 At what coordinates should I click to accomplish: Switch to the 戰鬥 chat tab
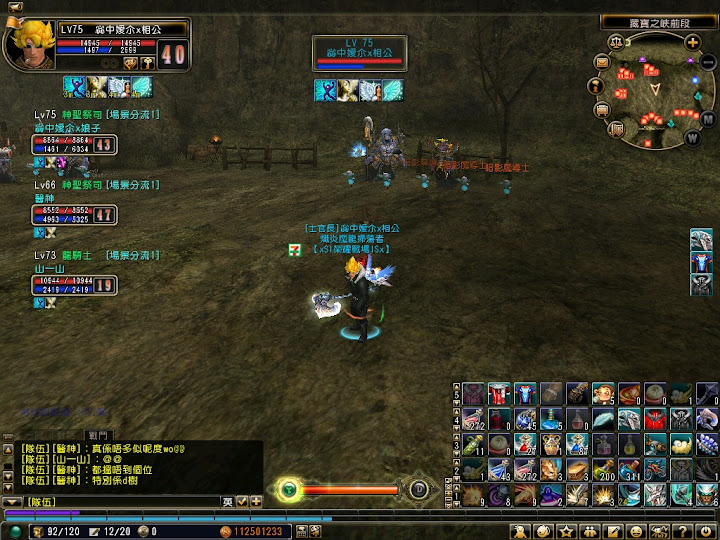pyautogui.click(x=98, y=436)
